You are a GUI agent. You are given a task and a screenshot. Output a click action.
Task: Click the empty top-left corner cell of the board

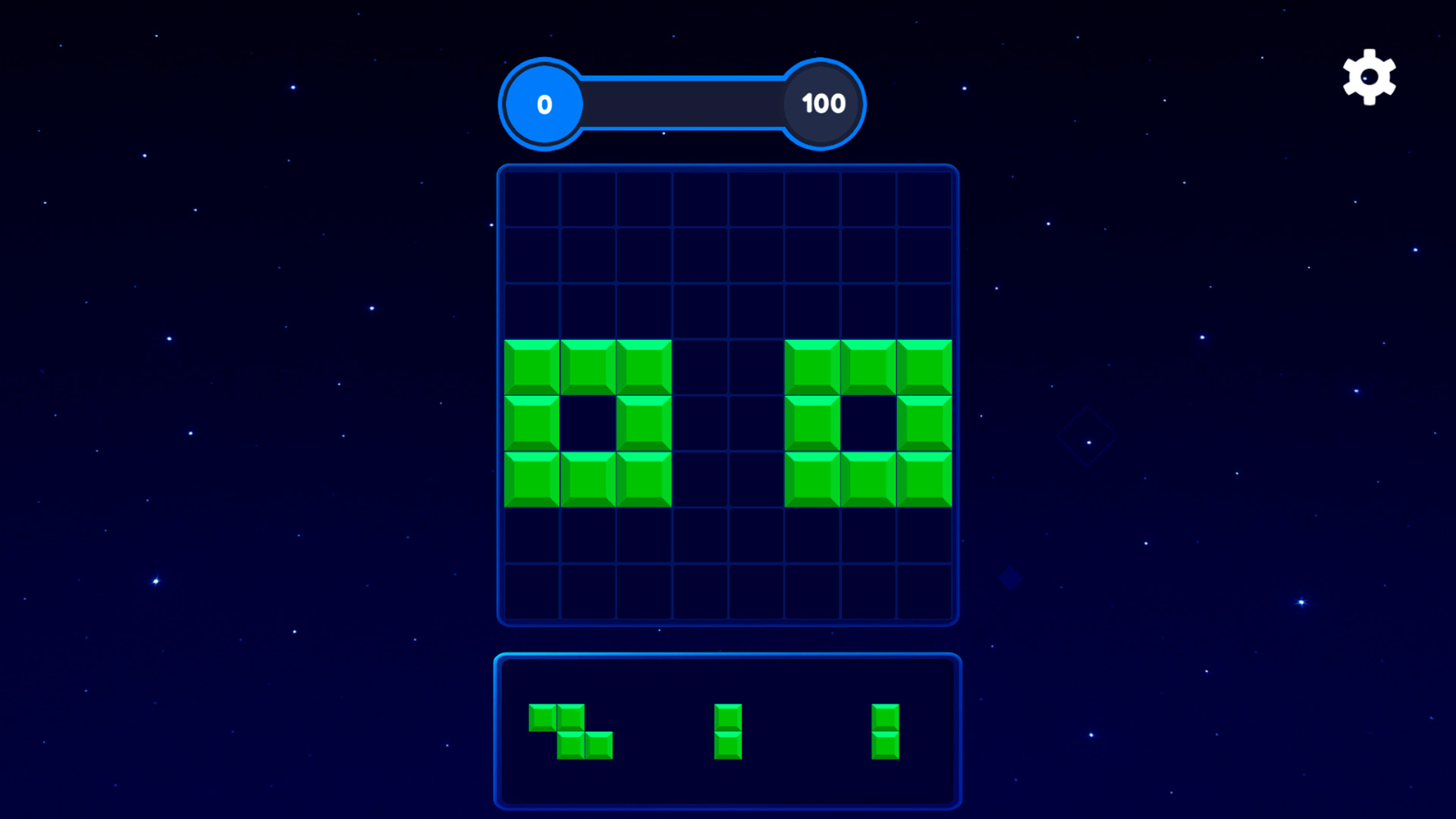tap(532, 199)
